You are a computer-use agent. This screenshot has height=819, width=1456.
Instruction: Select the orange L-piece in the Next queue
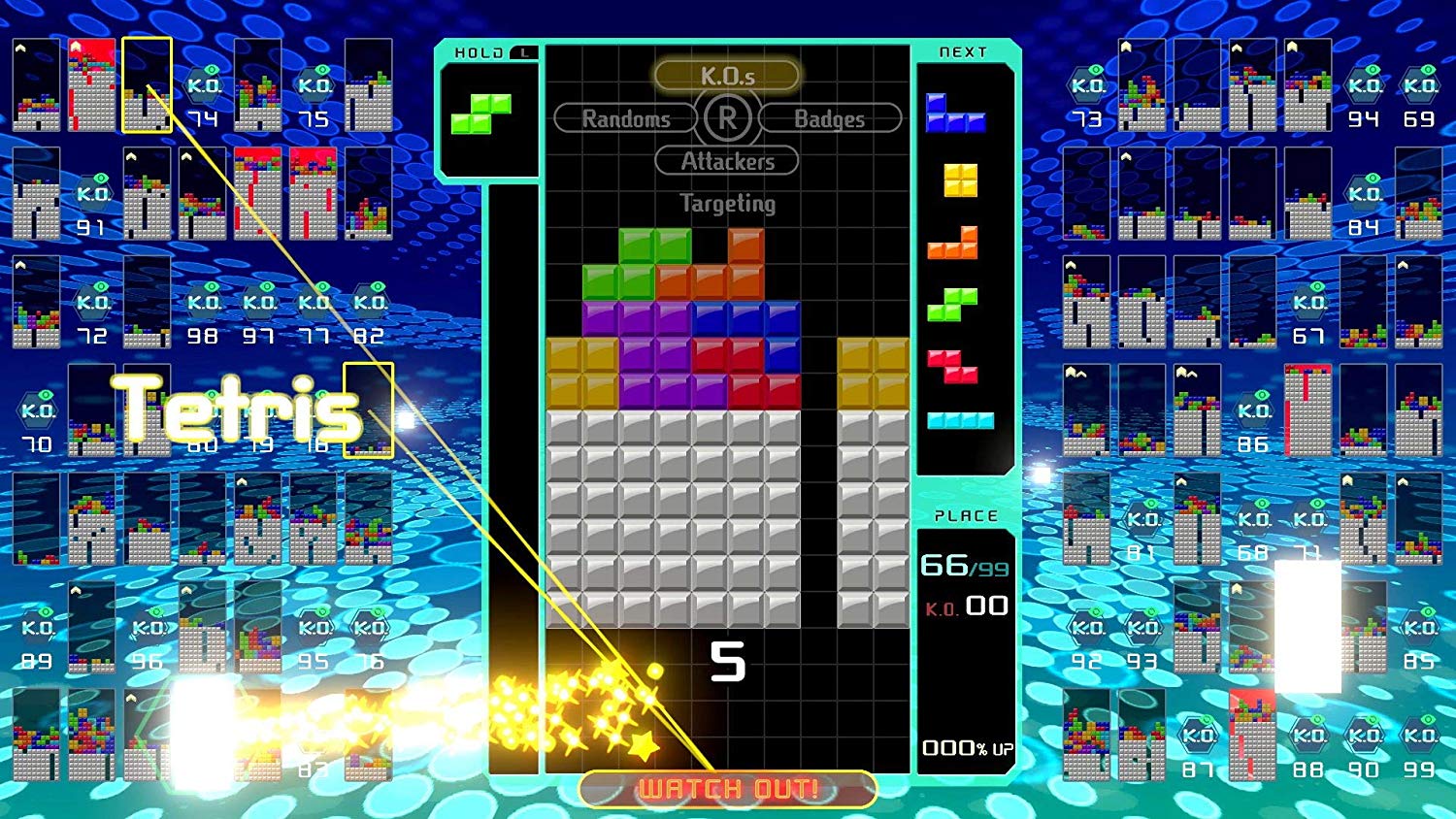point(957,241)
